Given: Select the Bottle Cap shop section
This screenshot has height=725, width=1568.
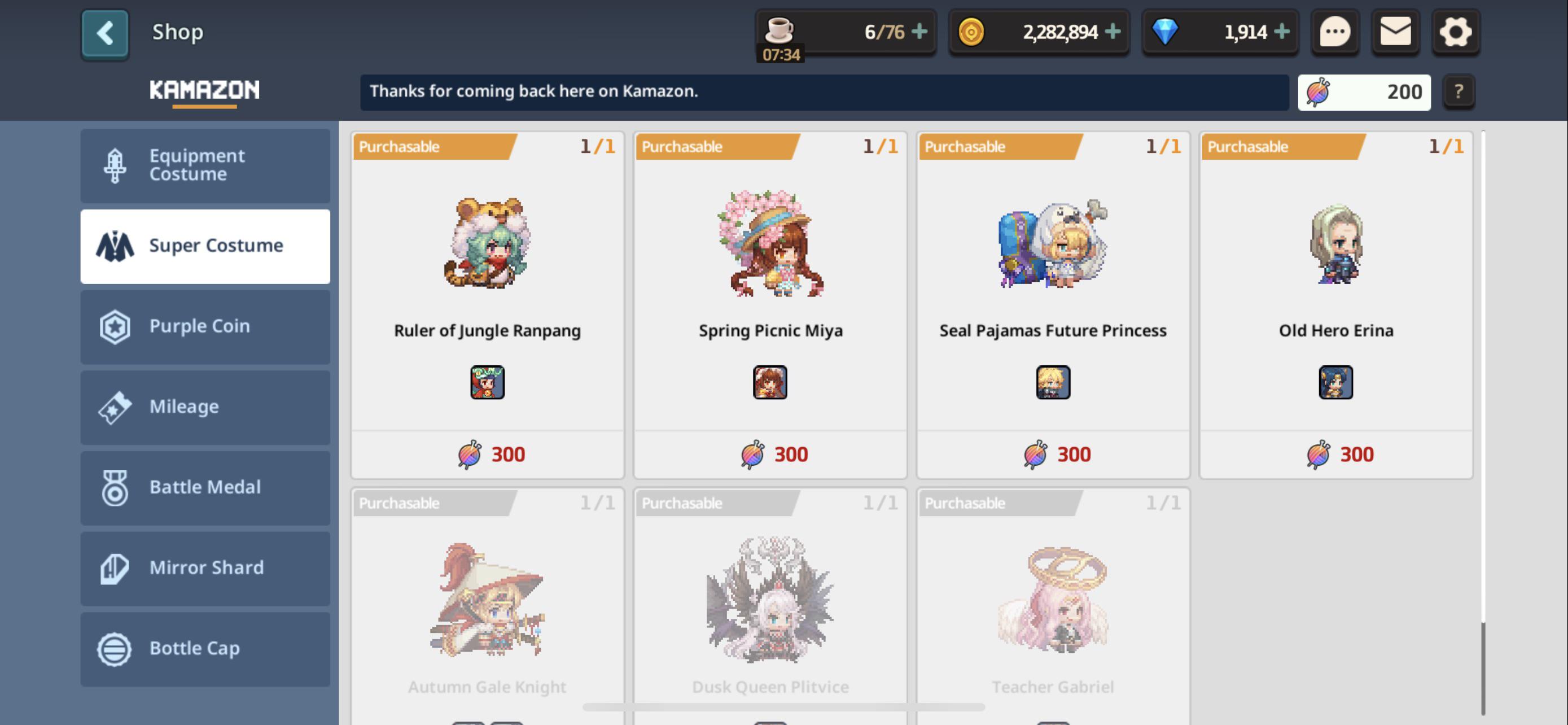Looking at the screenshot, I should (205, 648).
